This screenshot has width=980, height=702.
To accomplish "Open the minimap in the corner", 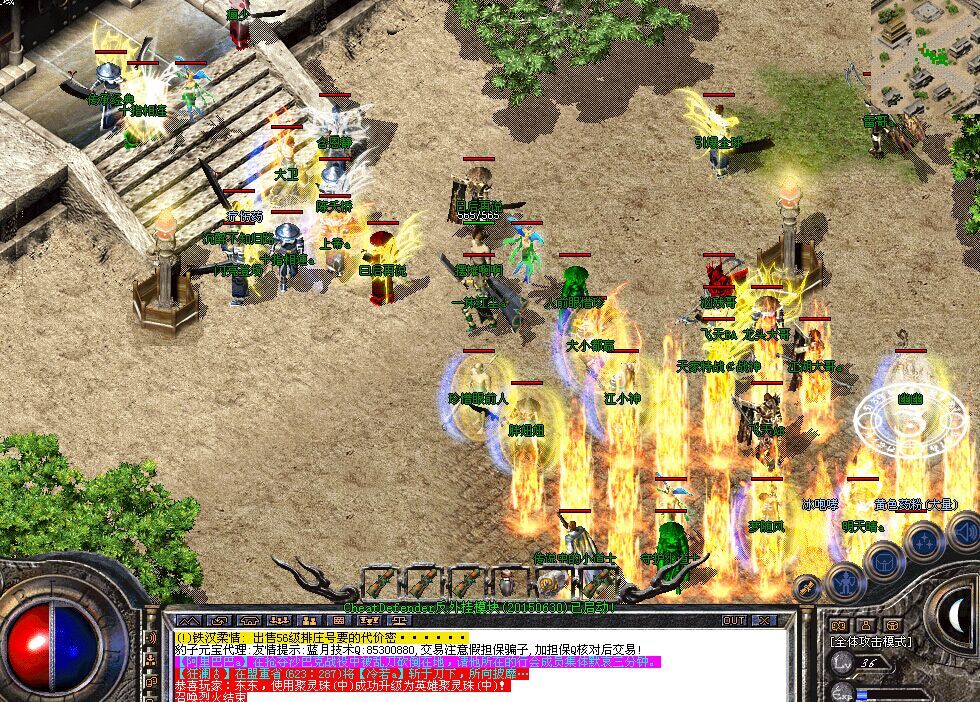I will click(925, 50).
